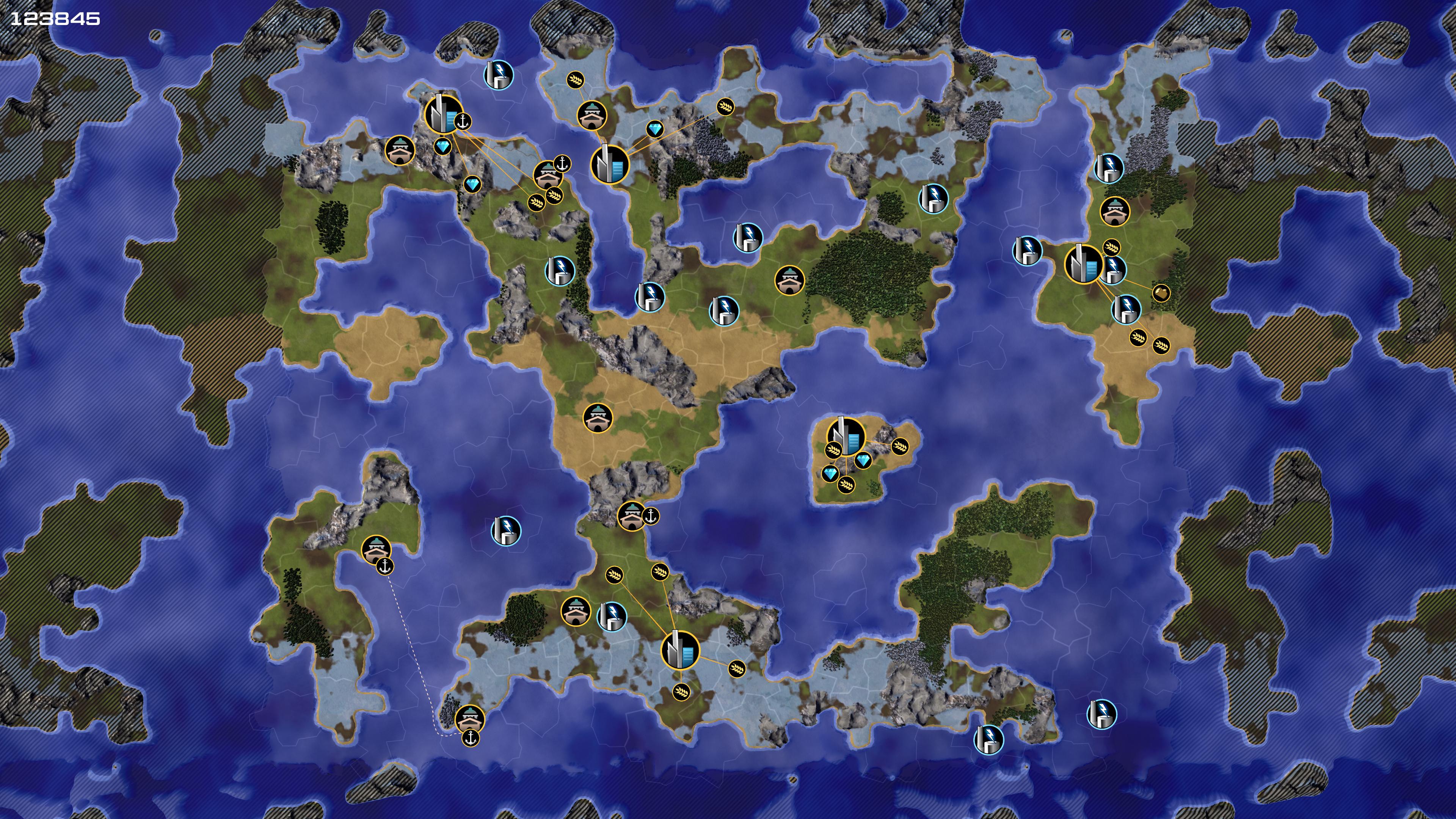Select the lightning marker overlapping a city icon
The image size is (1456, 819).
(1112, 269)
